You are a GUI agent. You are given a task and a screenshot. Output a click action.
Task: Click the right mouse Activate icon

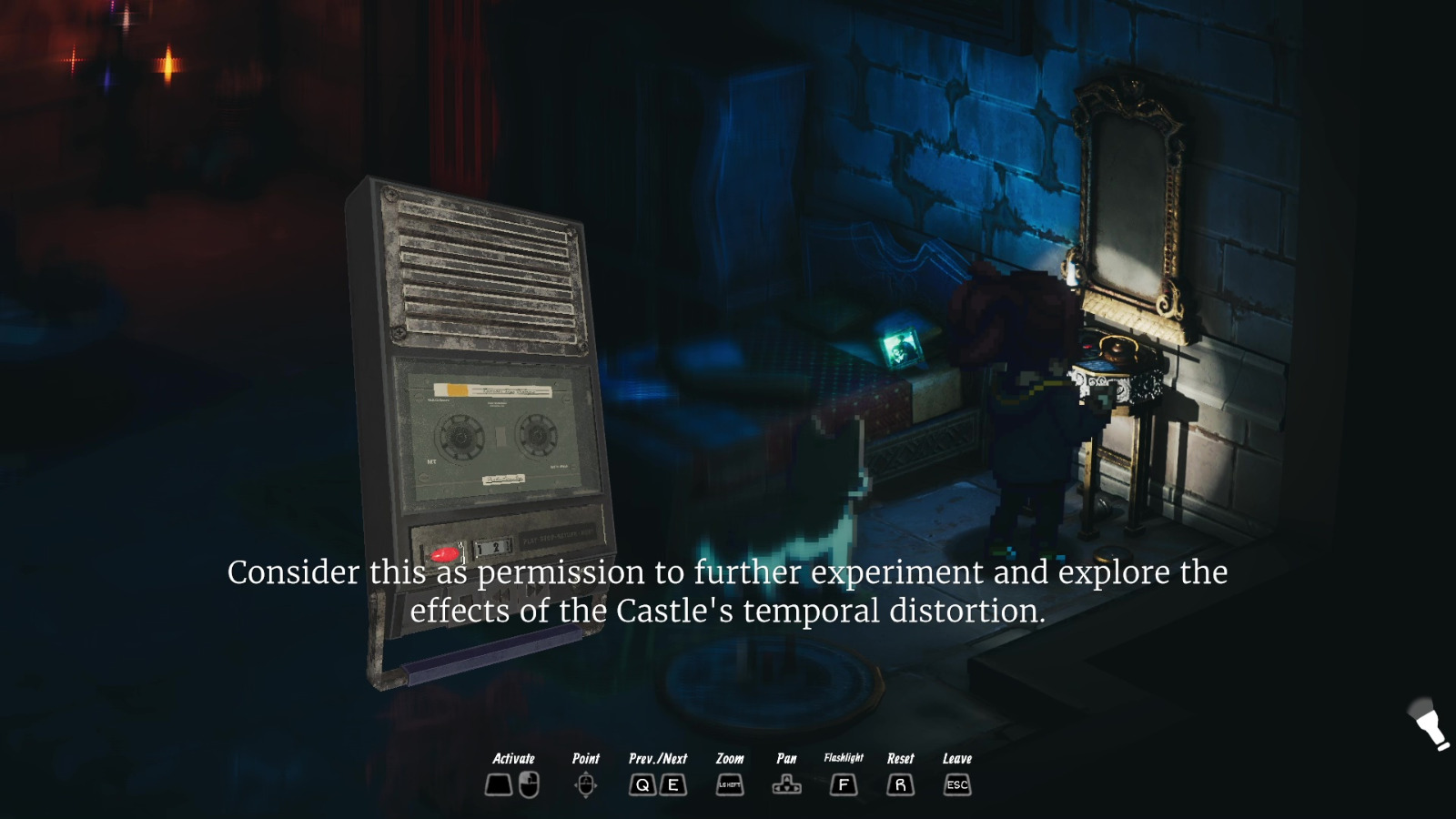coord(528,784)
